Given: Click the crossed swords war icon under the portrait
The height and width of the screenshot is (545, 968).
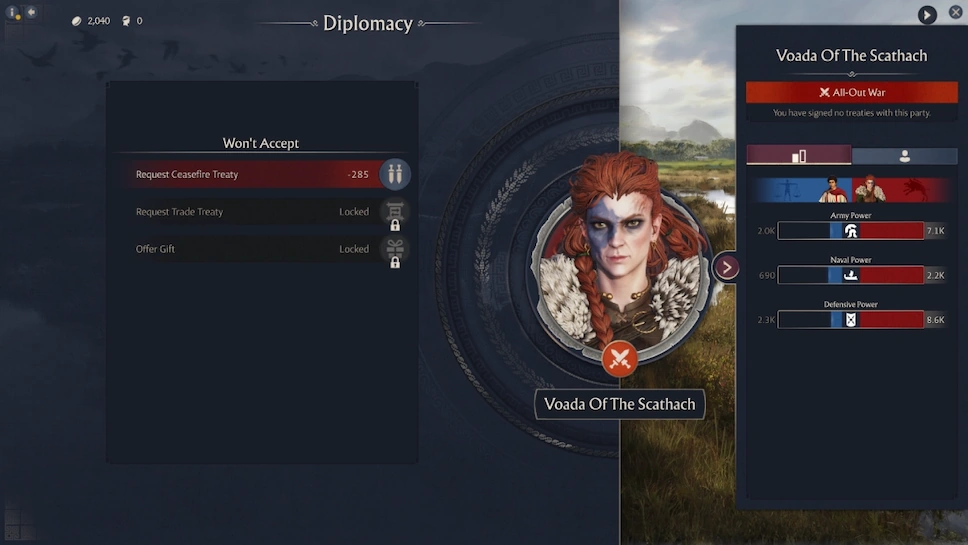Looking at the screenshot, I should pyautogui.click(x=620, y=358).
